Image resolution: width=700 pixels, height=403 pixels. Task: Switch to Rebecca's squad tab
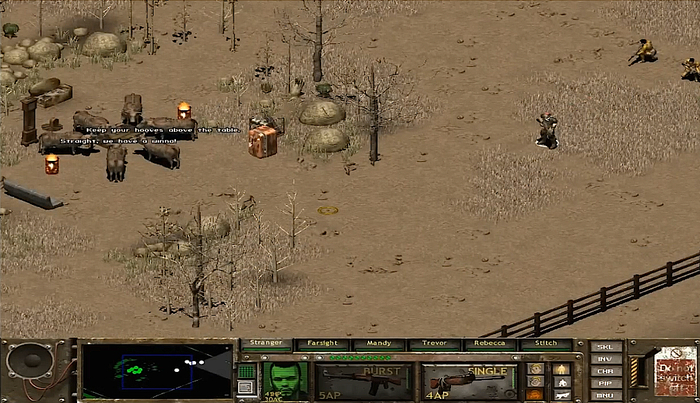[490, 344]
